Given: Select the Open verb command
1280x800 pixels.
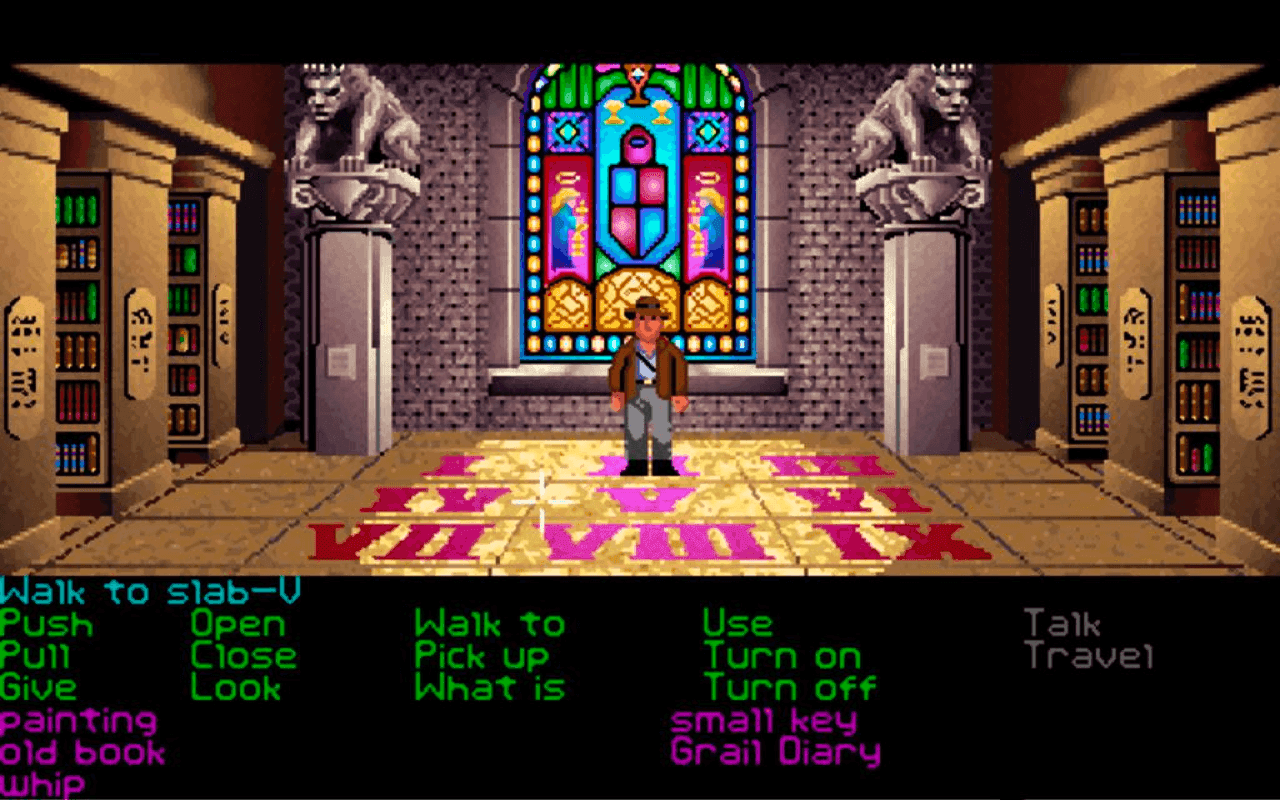Looking at the screenshot, I should 240,623.
